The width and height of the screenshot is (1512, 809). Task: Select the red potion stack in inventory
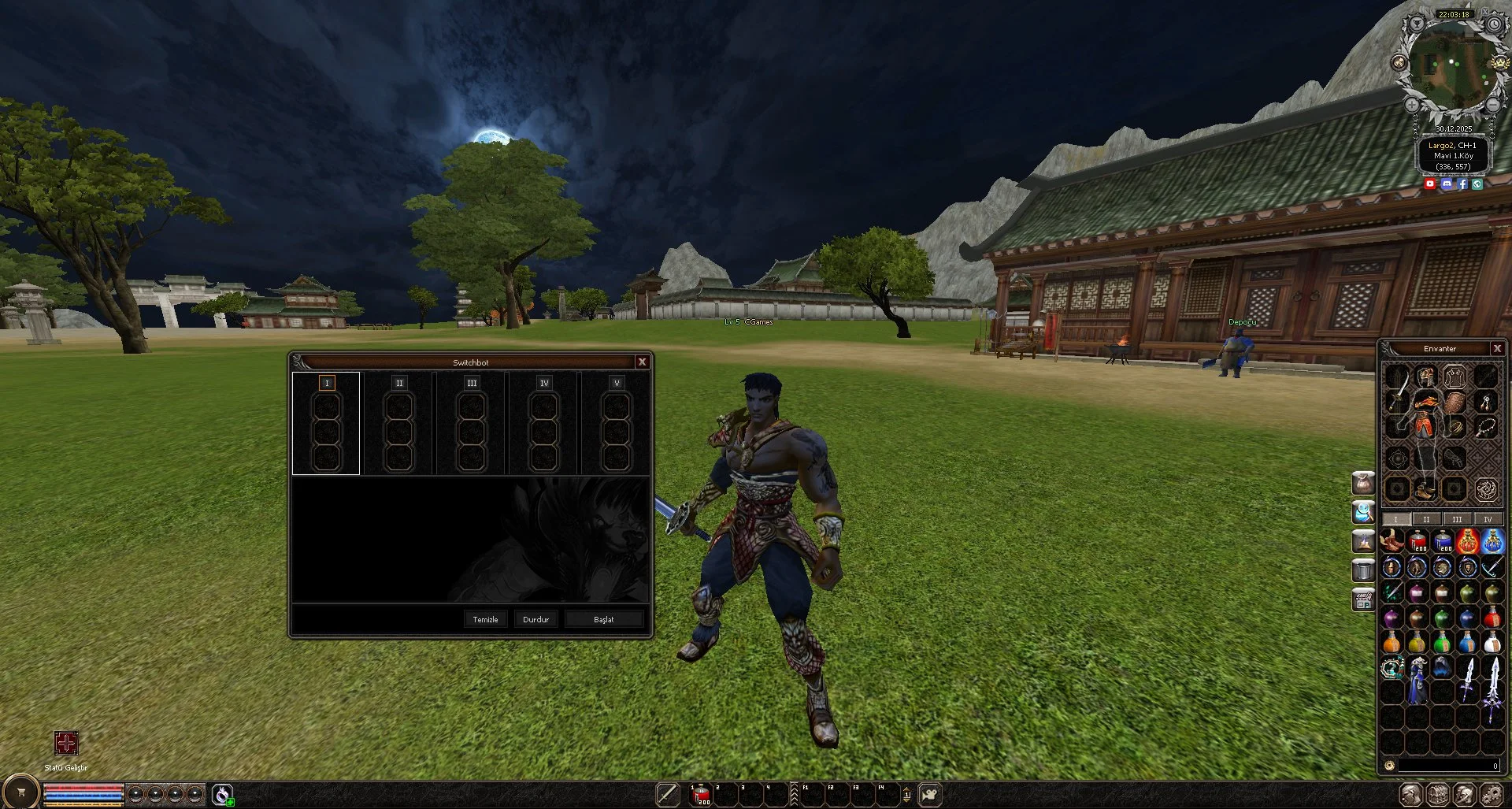point(1418,542)
